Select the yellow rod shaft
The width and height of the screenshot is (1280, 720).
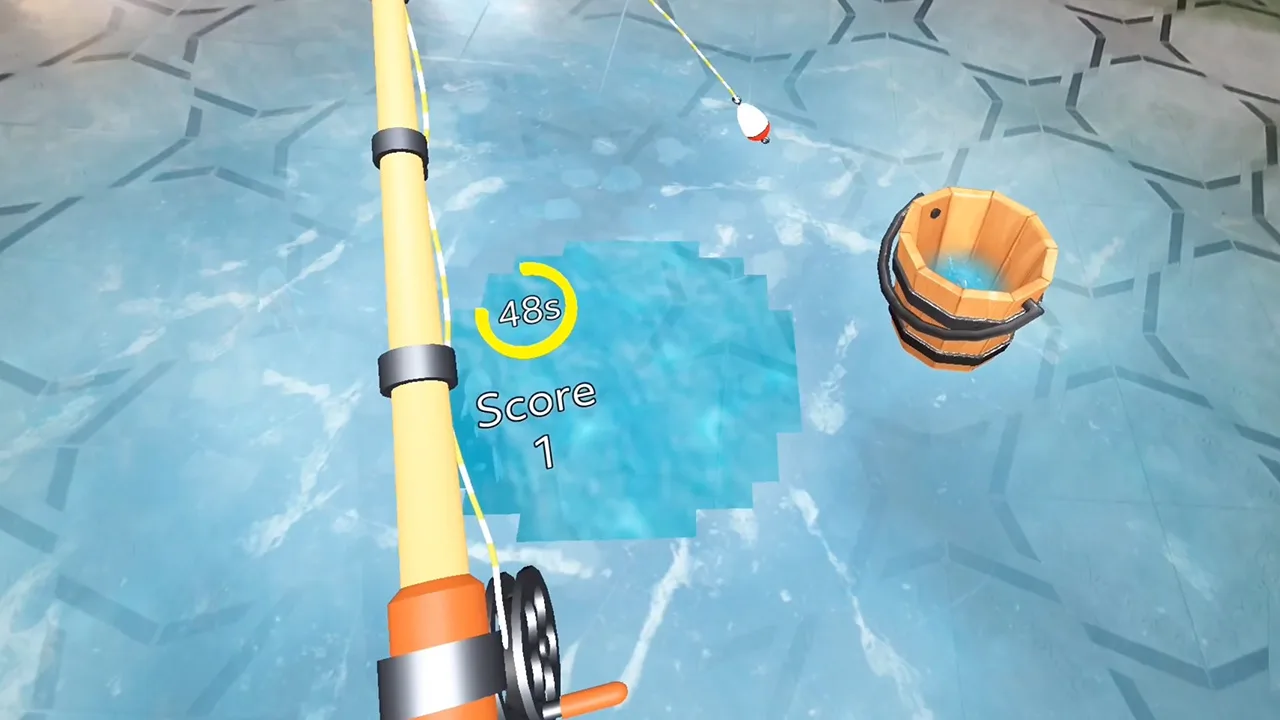click(x=405, y=250)
